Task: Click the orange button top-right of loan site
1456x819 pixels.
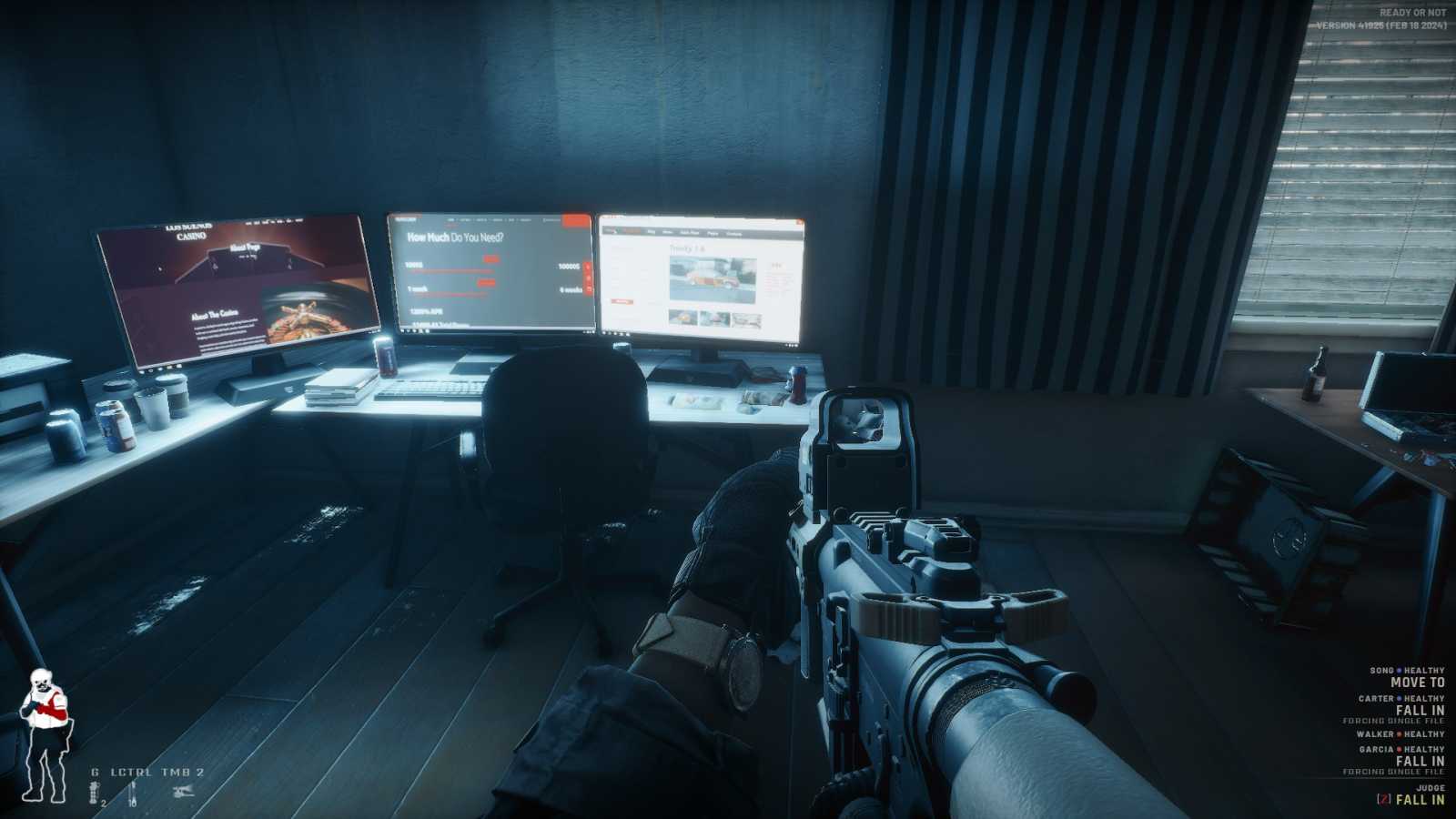Action: [x=576, y=220]
